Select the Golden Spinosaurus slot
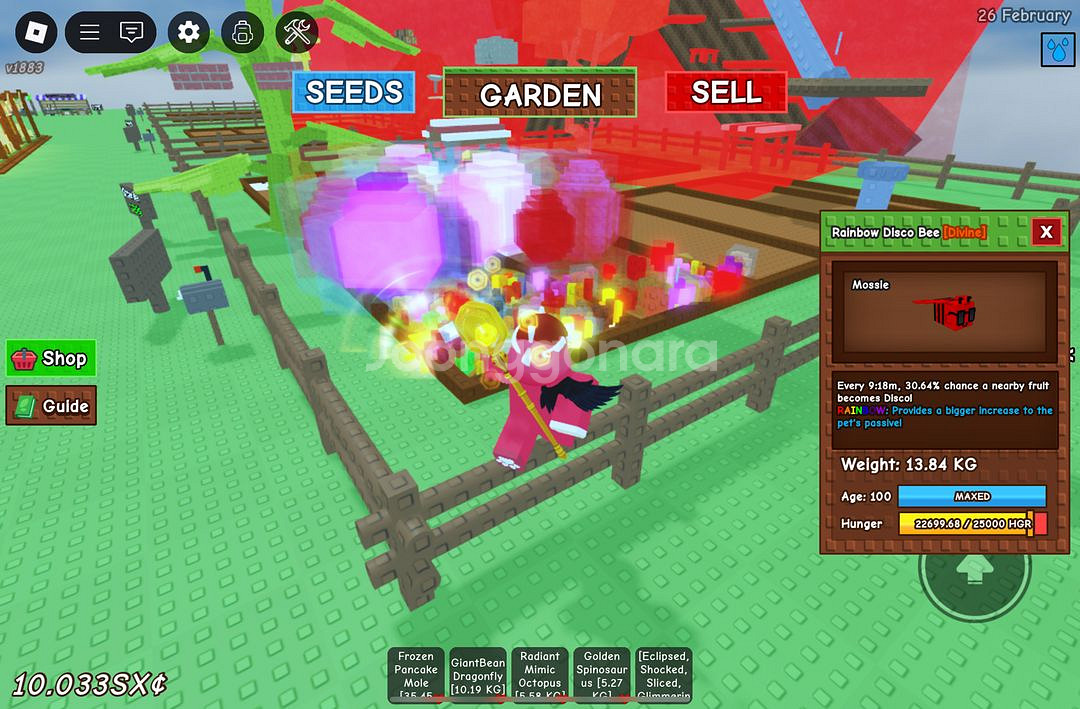Screen dimensions: 1080x709 (602, 676)
